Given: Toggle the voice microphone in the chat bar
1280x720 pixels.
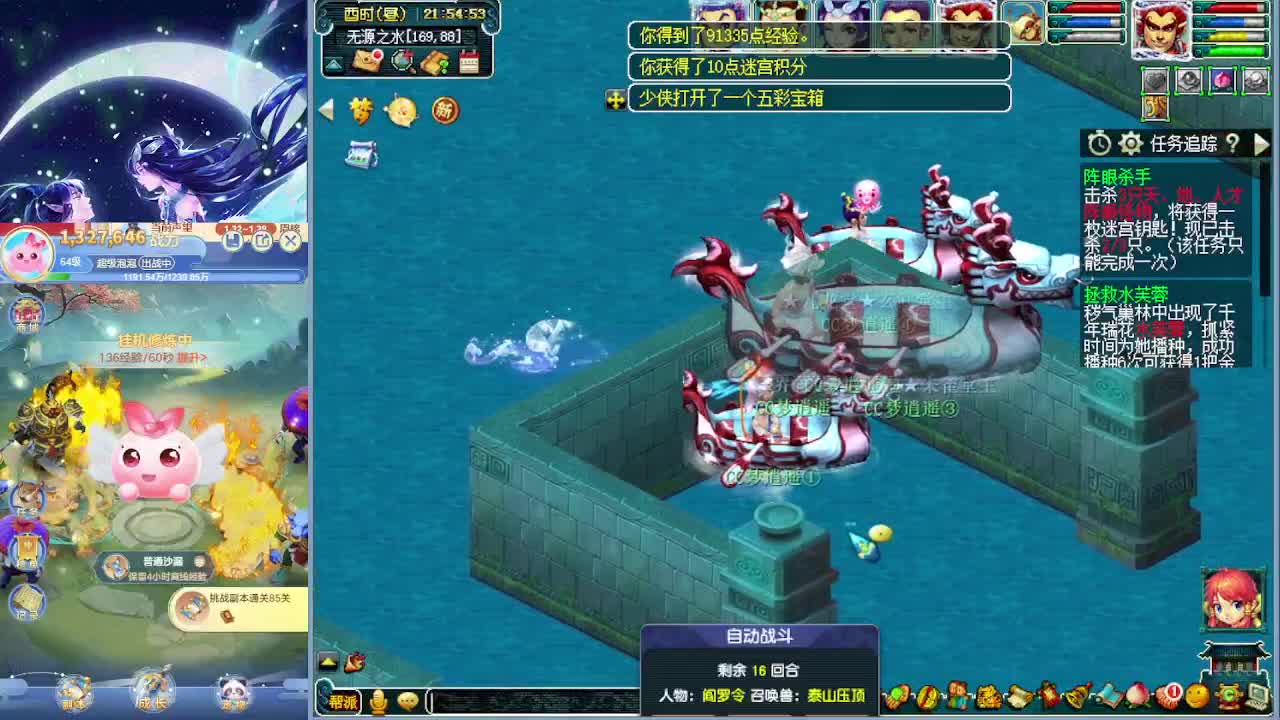Looking at the screenshot, I should [379, 700].
